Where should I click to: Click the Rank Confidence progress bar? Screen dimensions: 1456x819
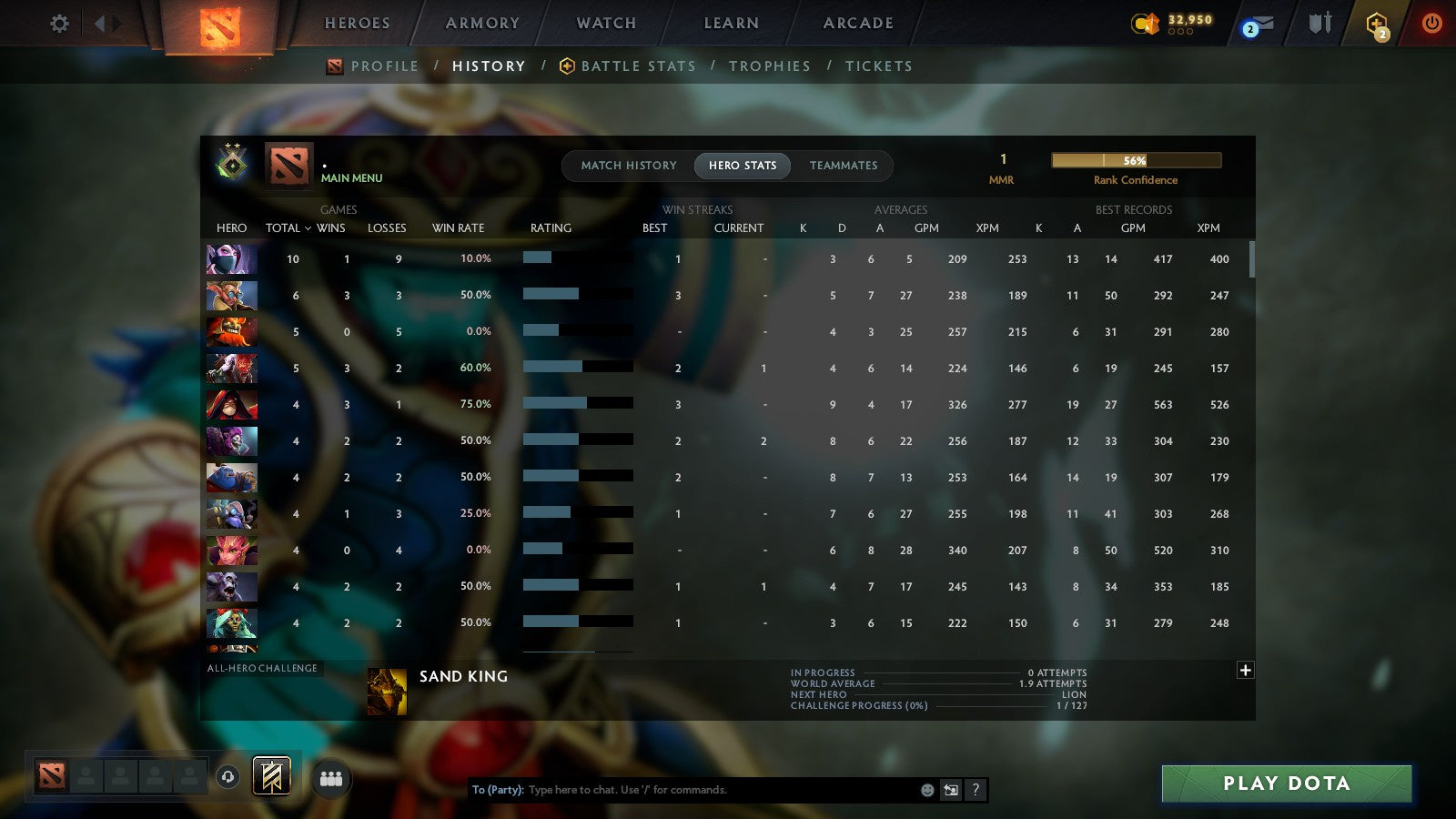click(x=1136, y=159)
